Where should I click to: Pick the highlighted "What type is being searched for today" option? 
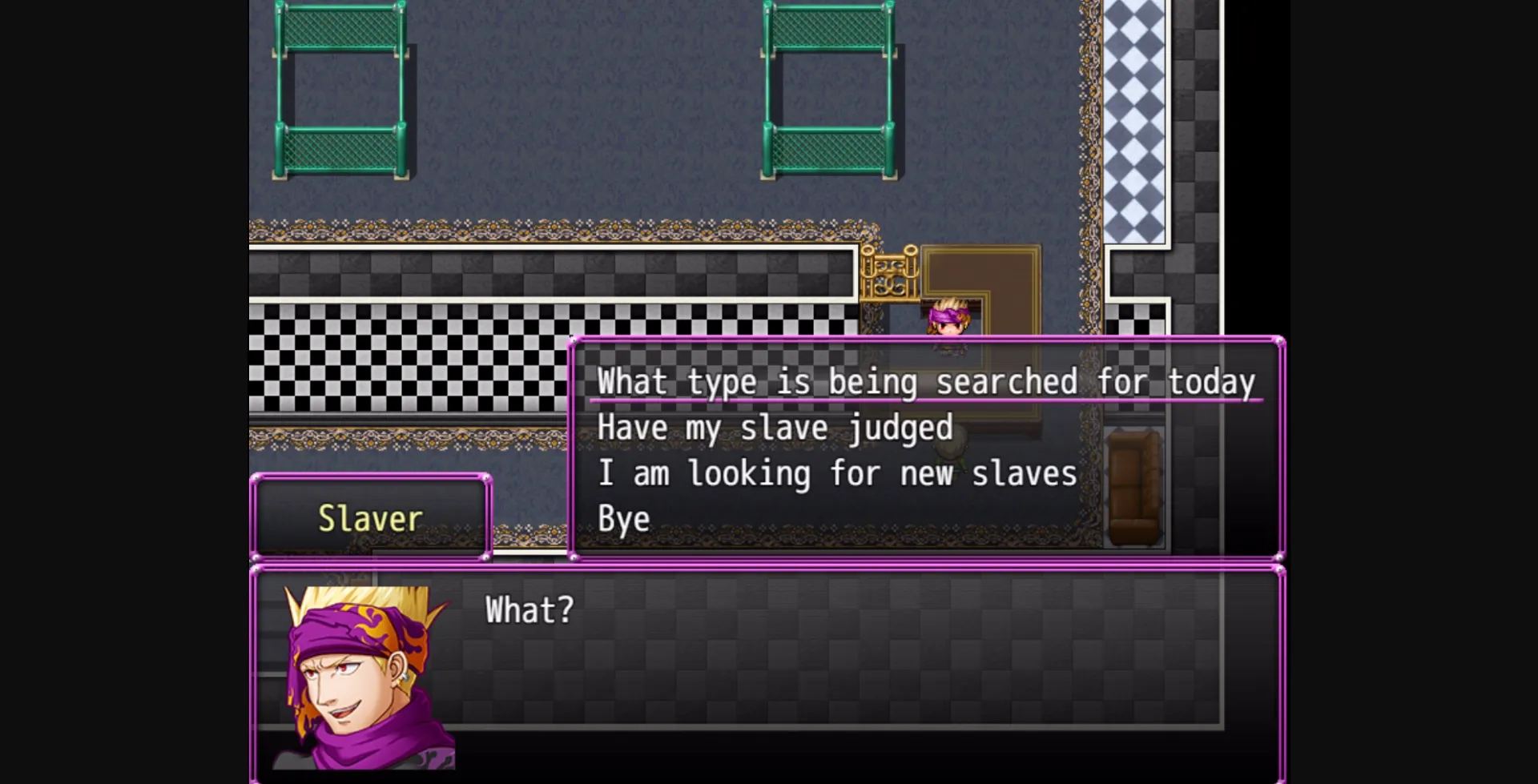(927, 382)
